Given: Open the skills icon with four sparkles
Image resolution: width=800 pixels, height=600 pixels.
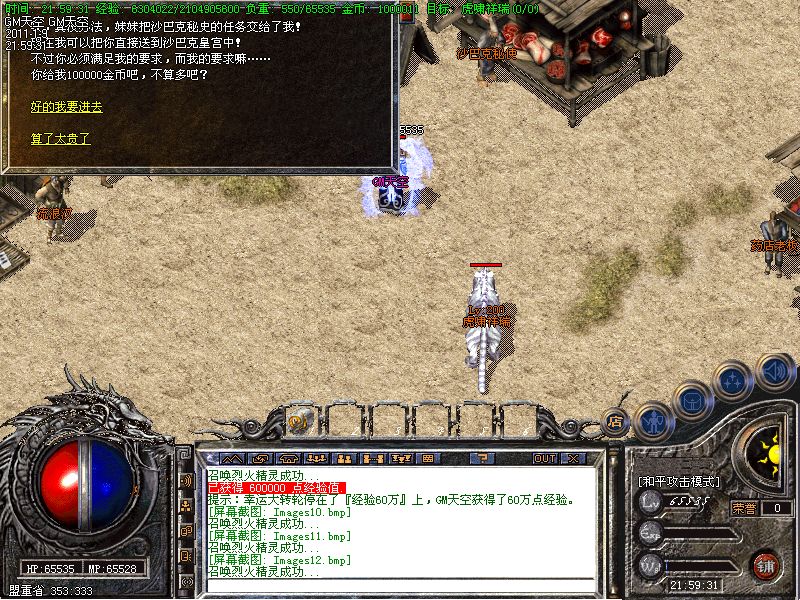Looking at the screenshot, I should click(734, 381).
